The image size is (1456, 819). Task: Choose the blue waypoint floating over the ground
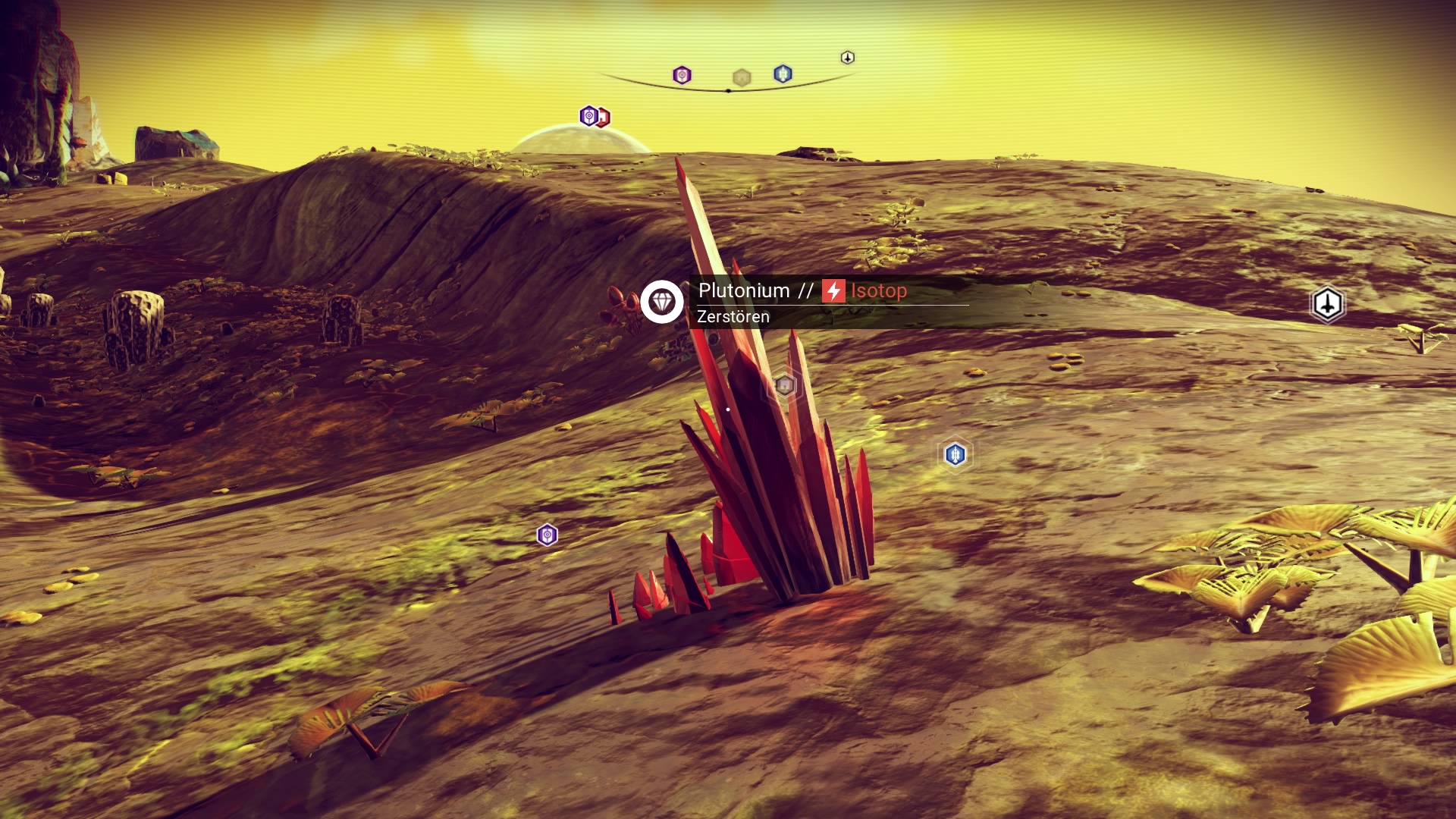(x=955, y=454)
